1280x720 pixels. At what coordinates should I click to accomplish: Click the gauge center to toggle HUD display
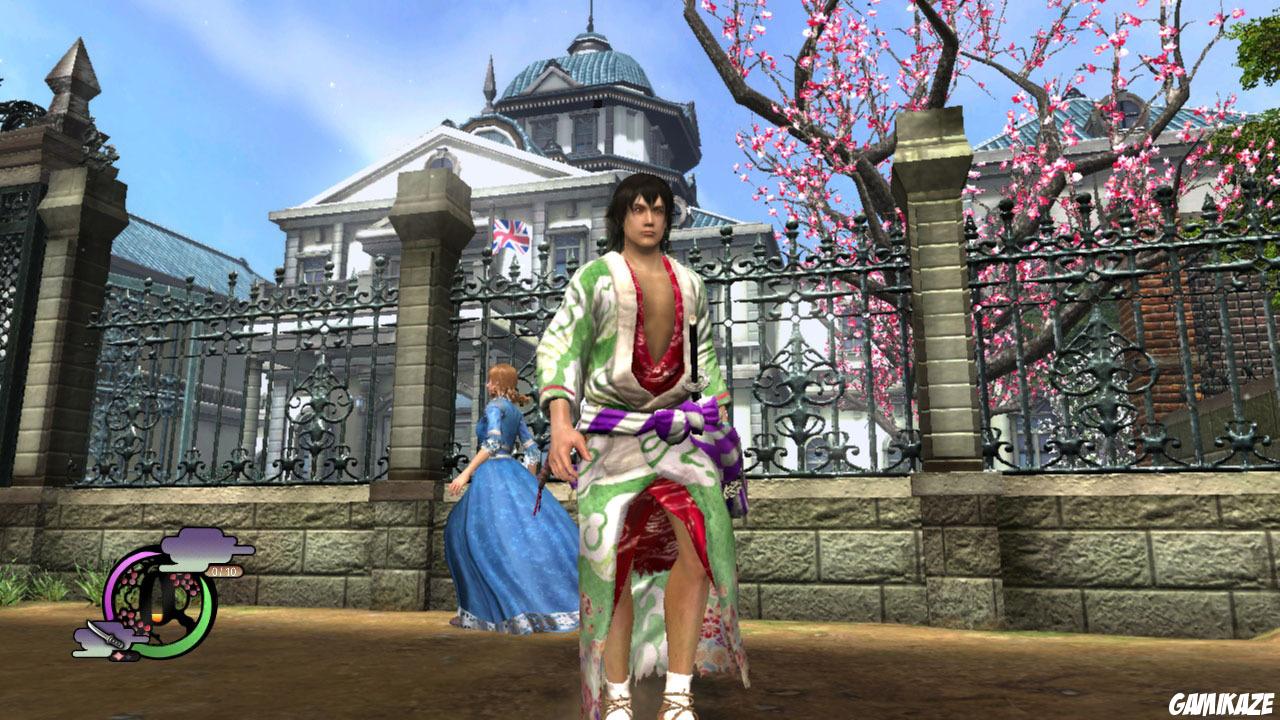pos(156,598)
